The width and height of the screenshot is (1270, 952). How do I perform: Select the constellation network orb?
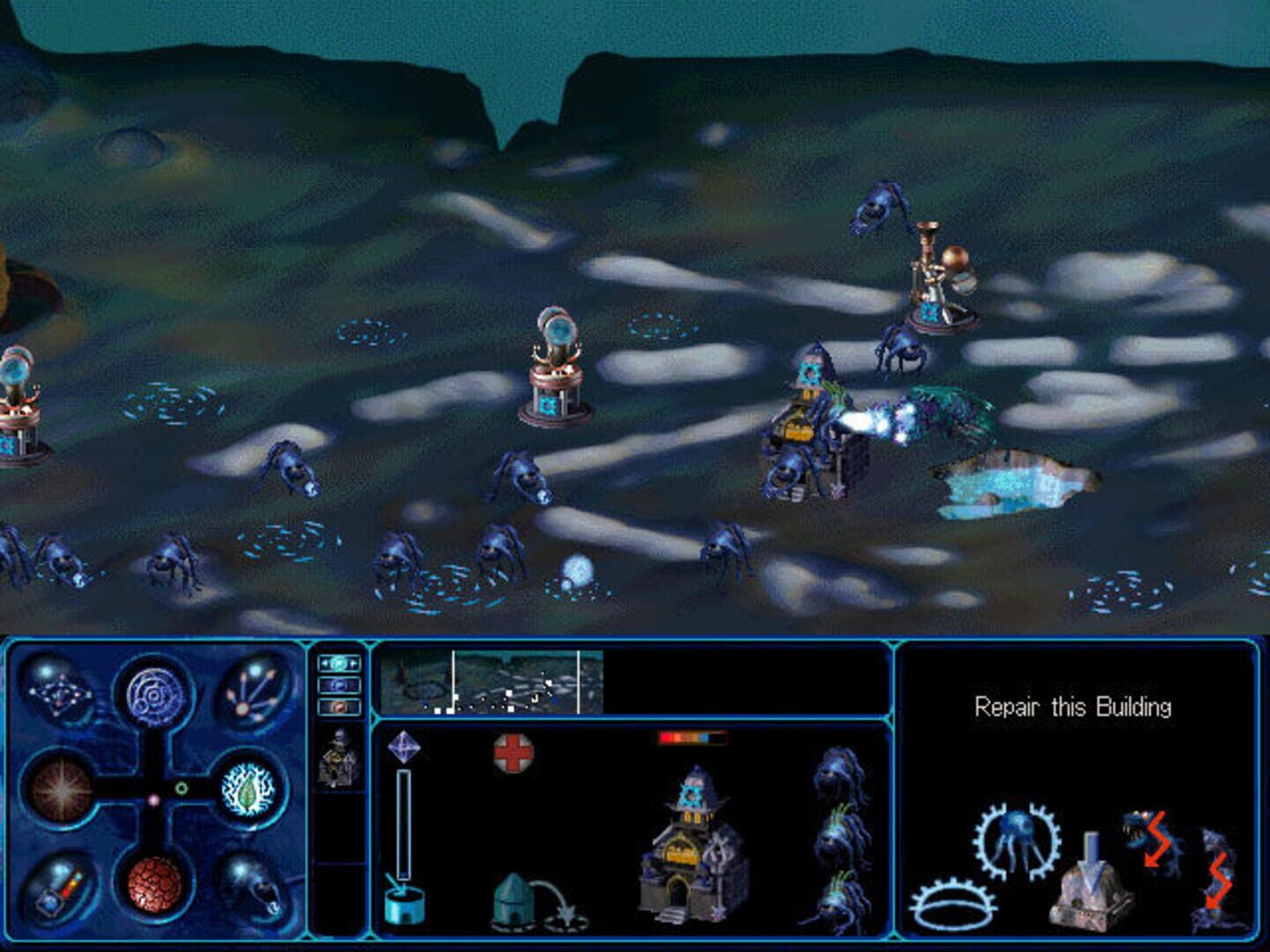pyautogui.click(x=59, y=692)
